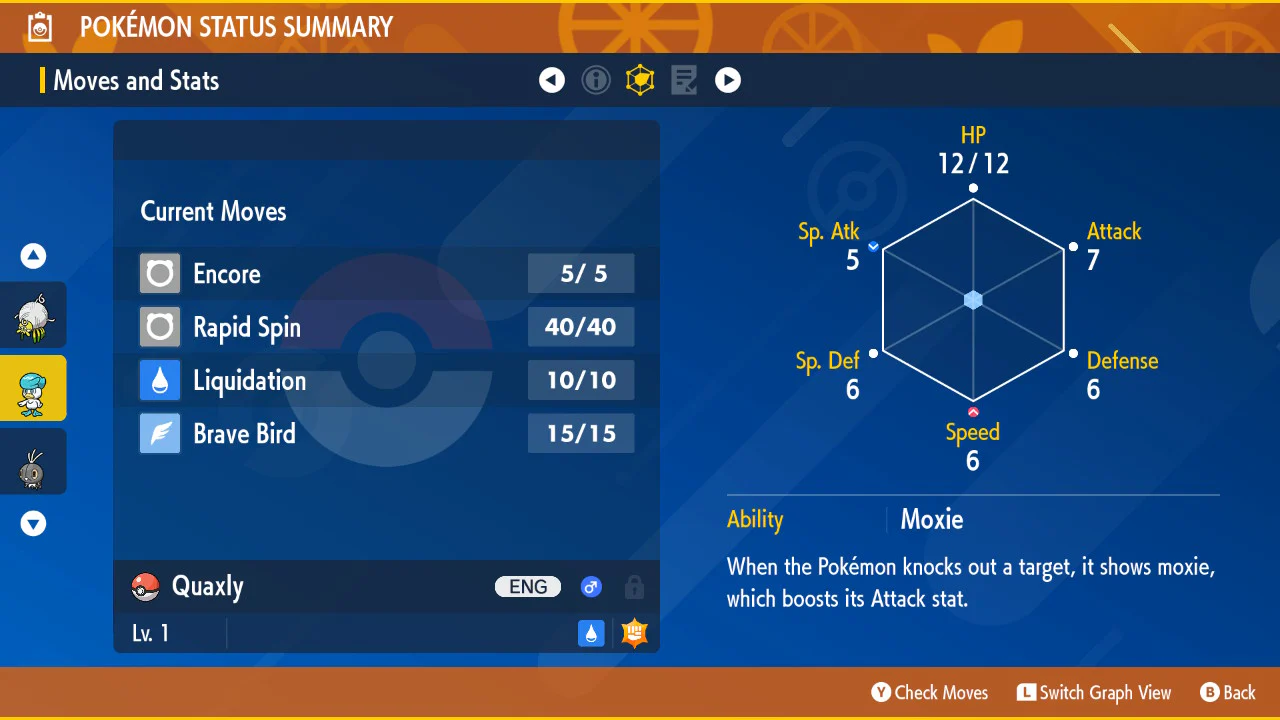This screenshot has height=720, width=1280.
Task: Open the memo notes tab icon
Action: [684, 80]
